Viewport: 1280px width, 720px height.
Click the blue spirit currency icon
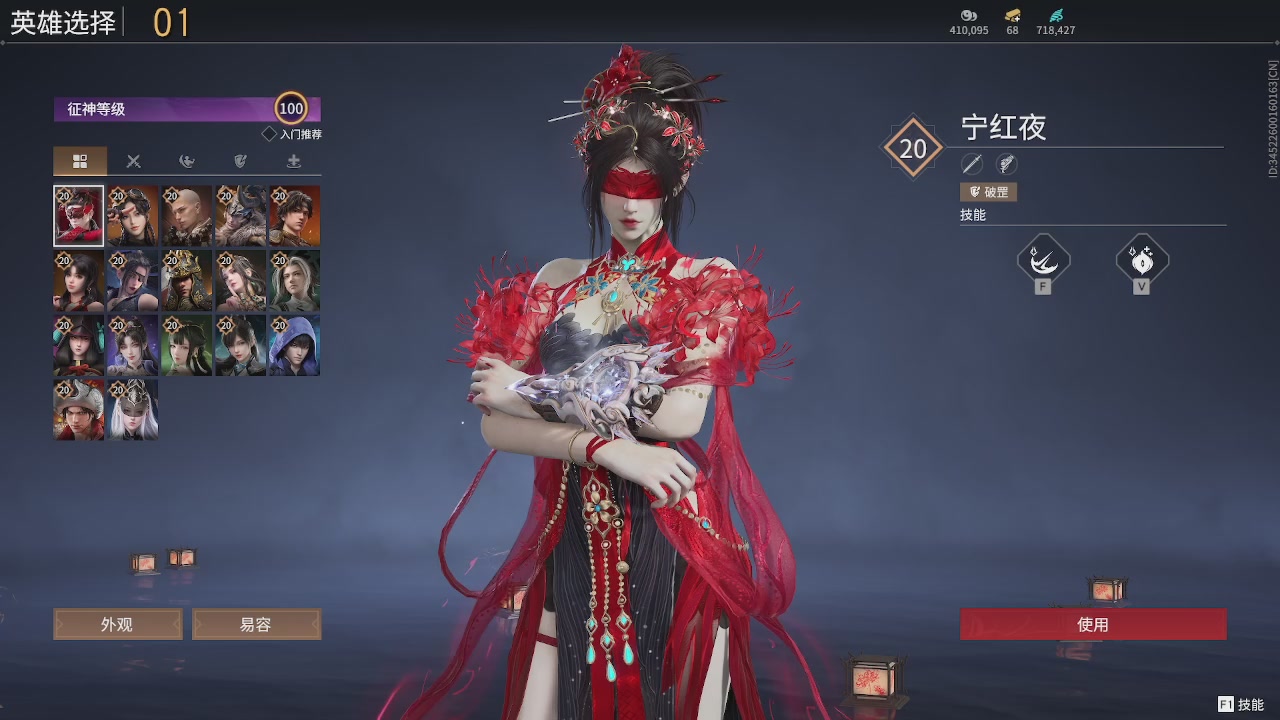tap(1055, 17)
